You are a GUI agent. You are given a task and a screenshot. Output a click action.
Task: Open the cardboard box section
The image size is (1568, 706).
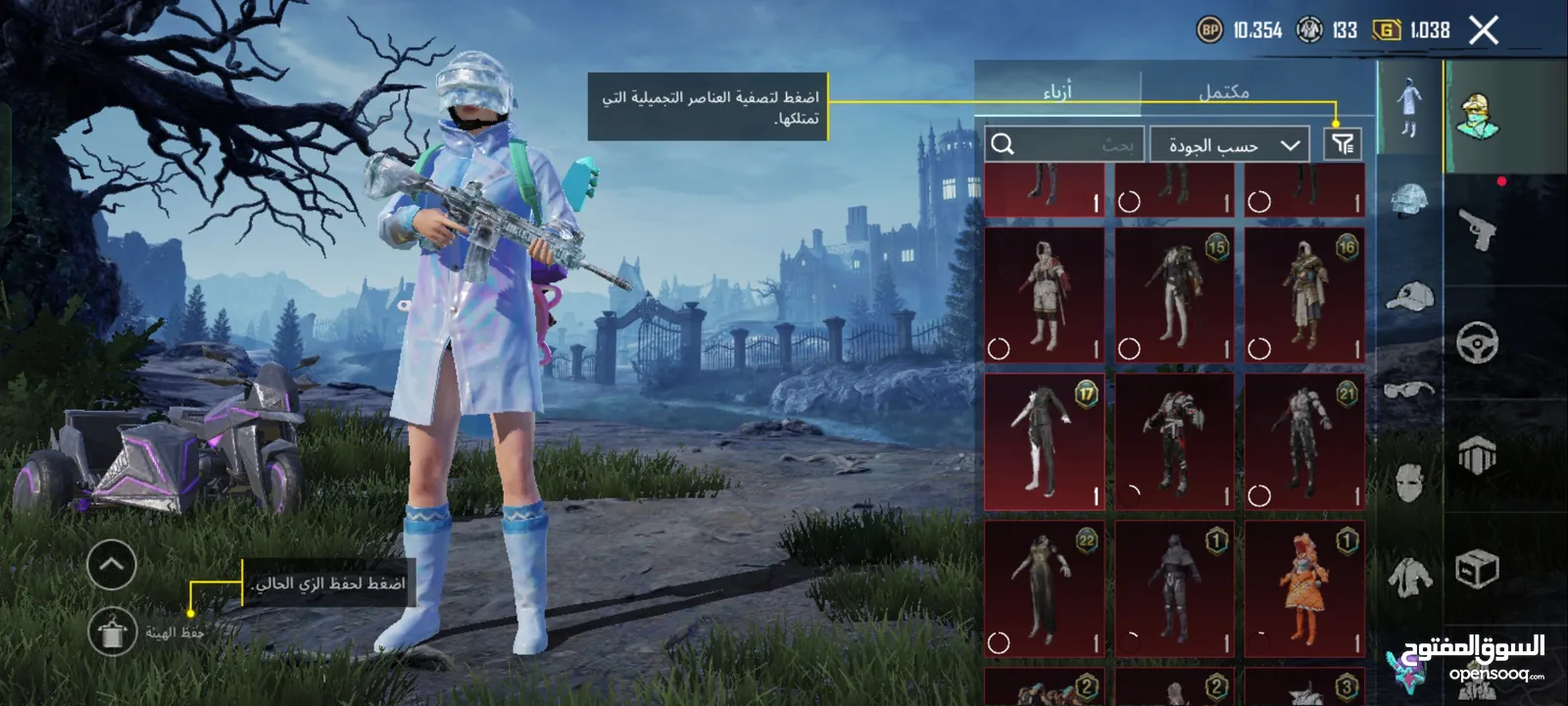[x=1478, y=569]
